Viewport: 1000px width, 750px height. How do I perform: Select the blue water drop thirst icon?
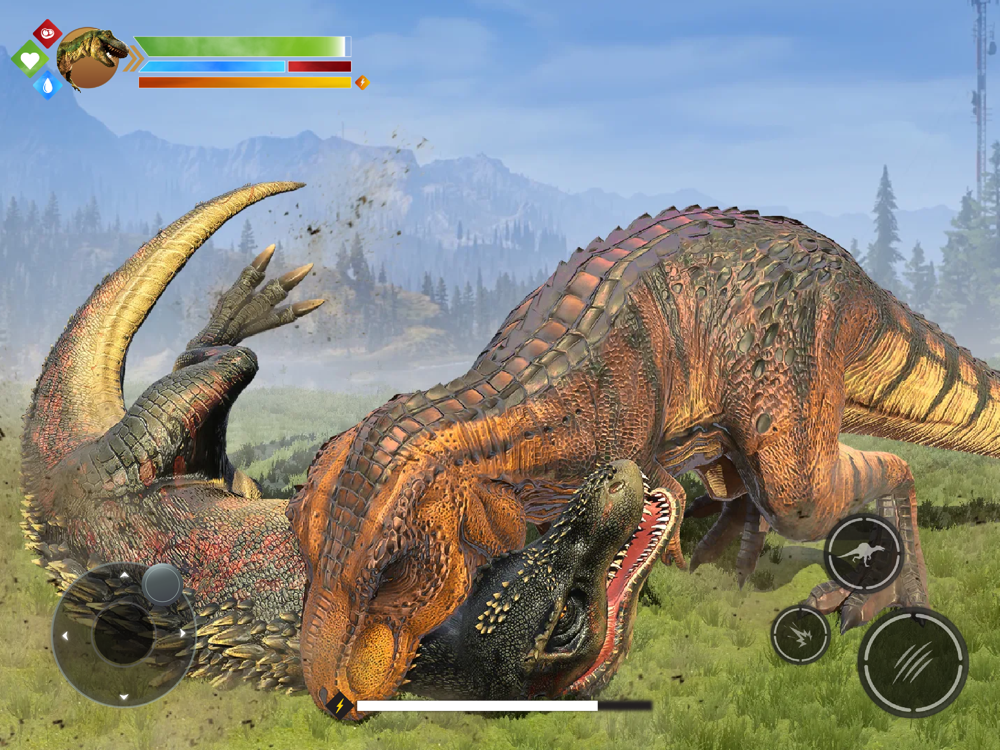[x=47, y=85]
